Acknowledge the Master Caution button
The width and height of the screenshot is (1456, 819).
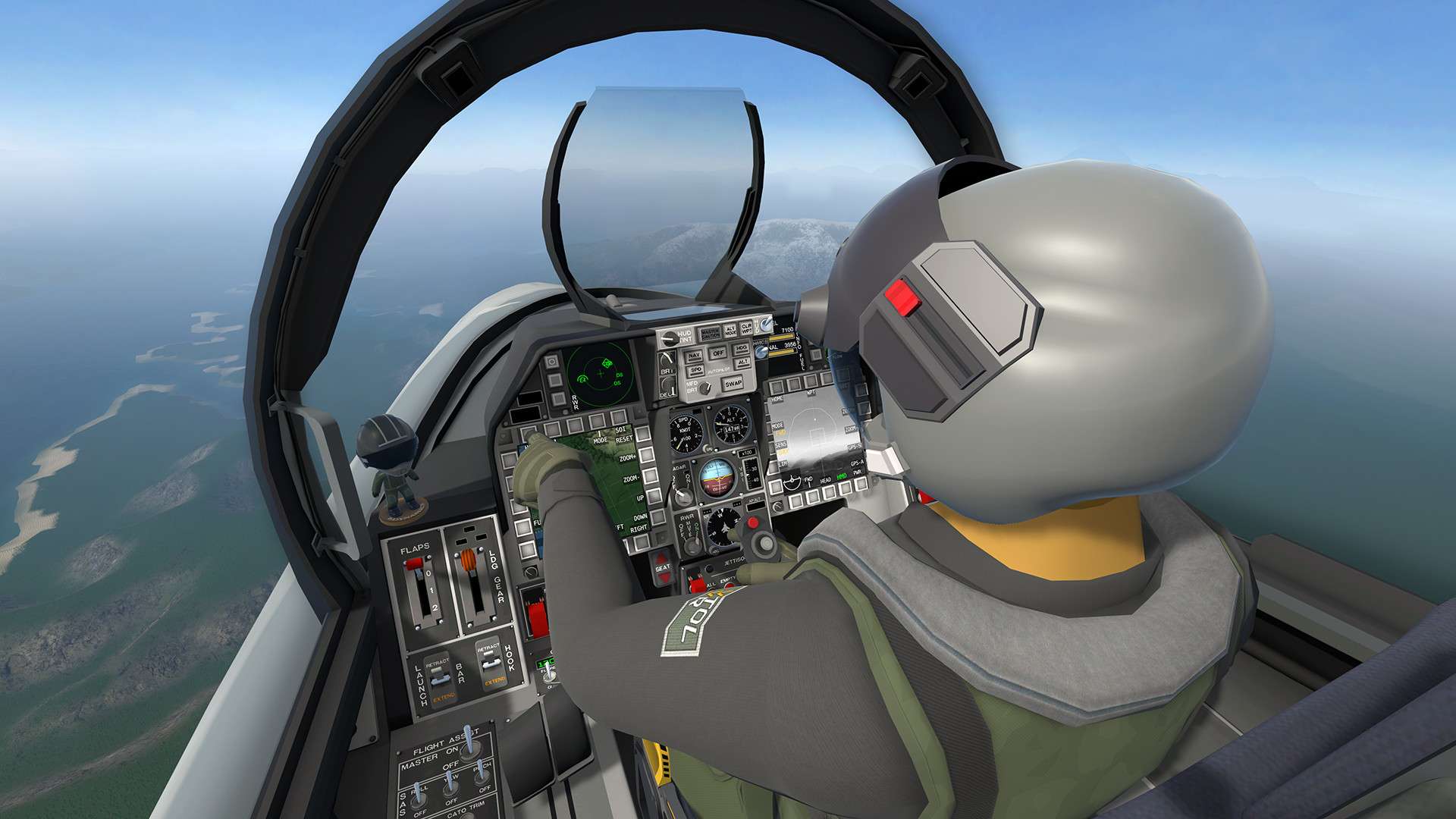click(x=710, y=334)
